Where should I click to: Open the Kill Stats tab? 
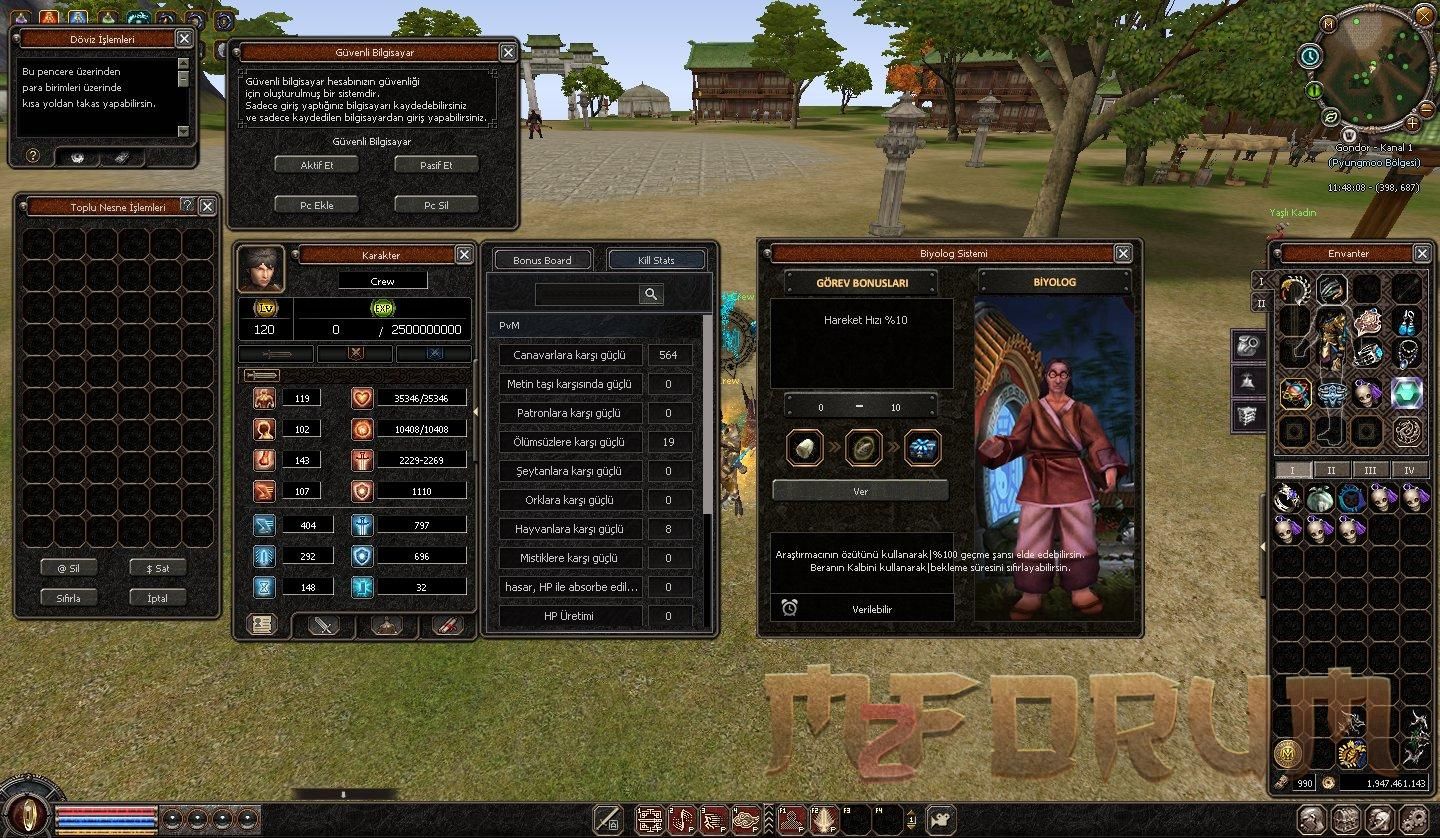click(x=656, y=260)
